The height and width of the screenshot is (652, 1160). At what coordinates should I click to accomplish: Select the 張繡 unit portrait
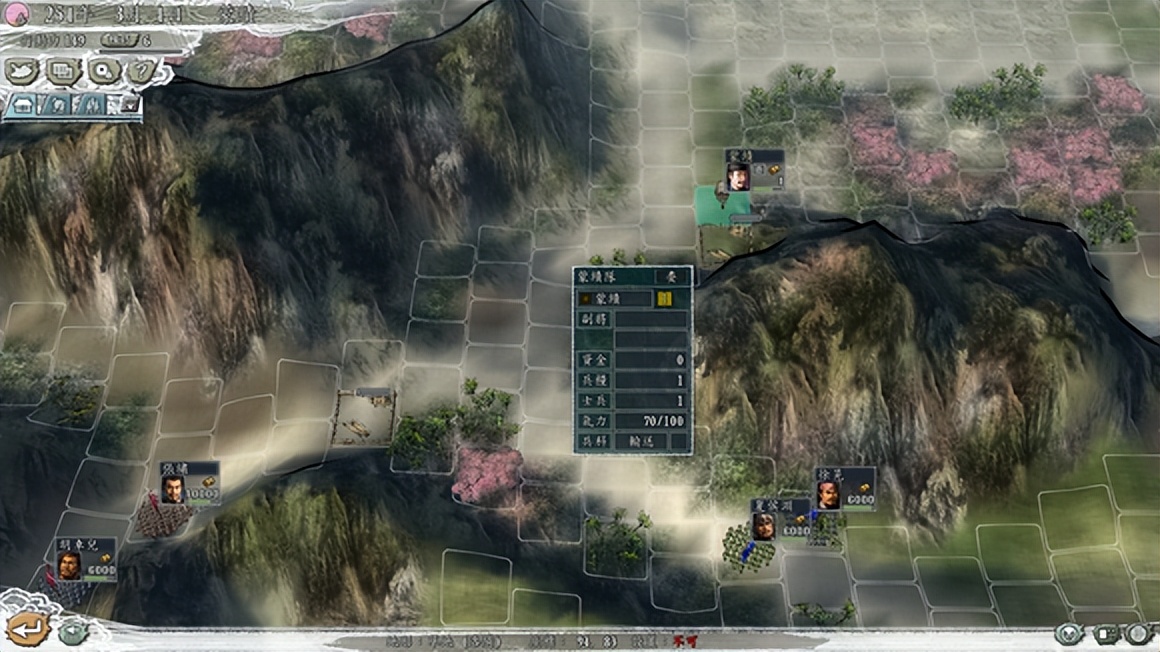click(x=173, y=490)
